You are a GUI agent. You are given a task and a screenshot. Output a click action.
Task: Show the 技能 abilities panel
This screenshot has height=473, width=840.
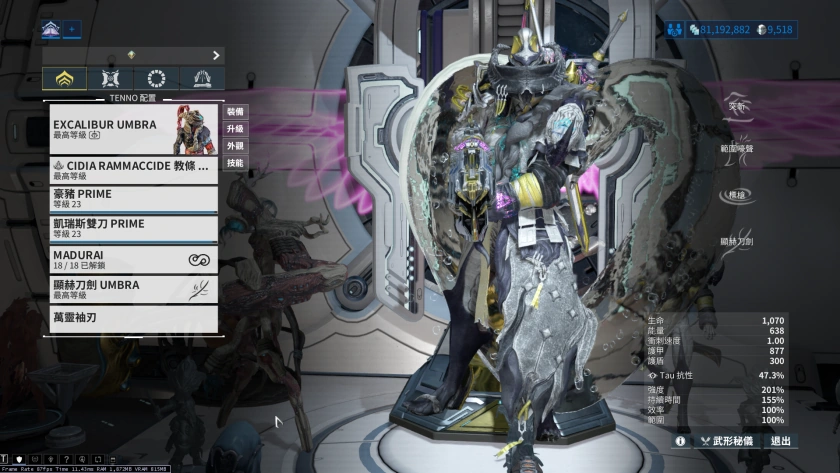point(235,163)
